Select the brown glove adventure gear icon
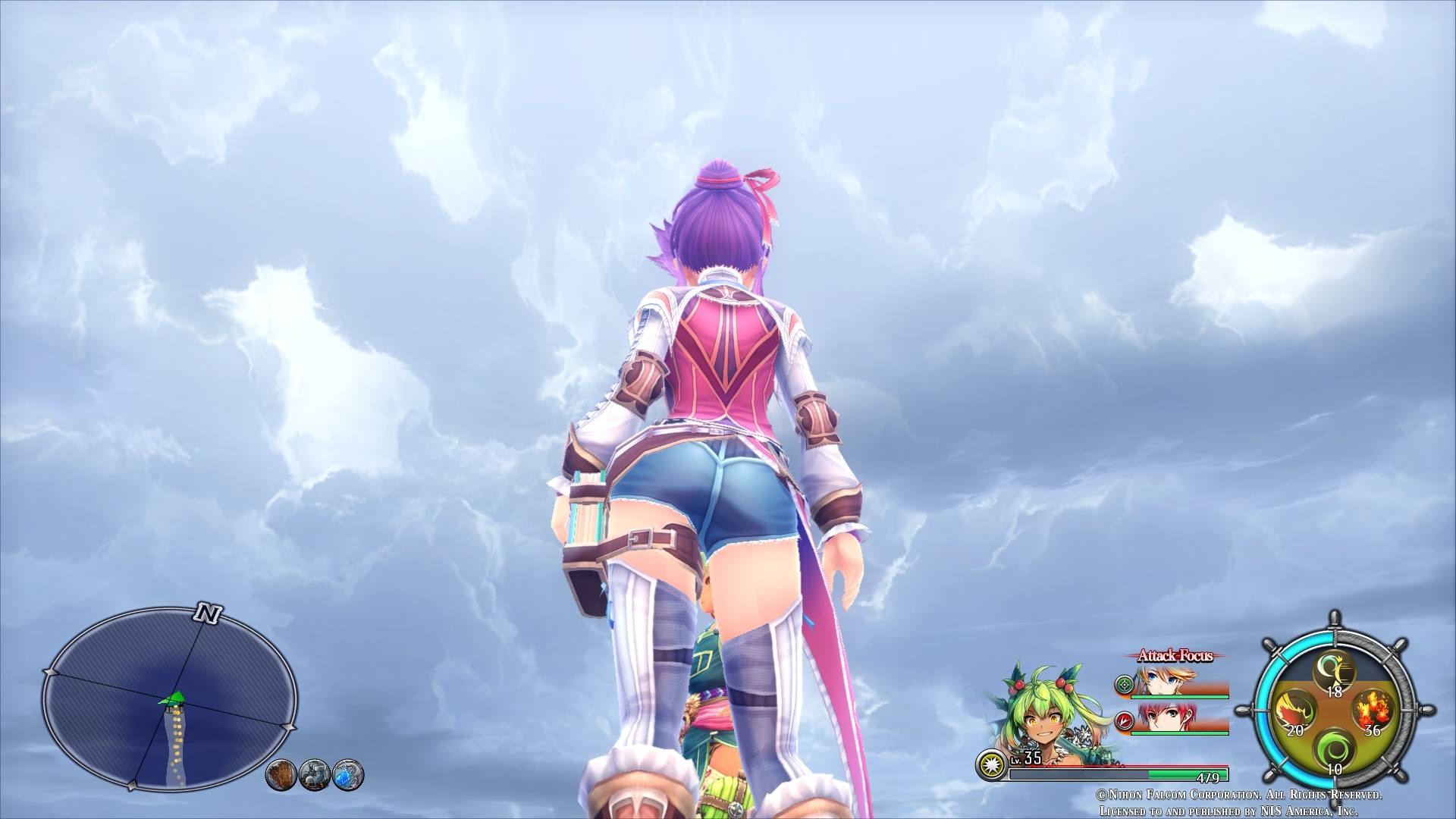The width and height of the screenshot is (1456, 819). [x=281, y=774]
